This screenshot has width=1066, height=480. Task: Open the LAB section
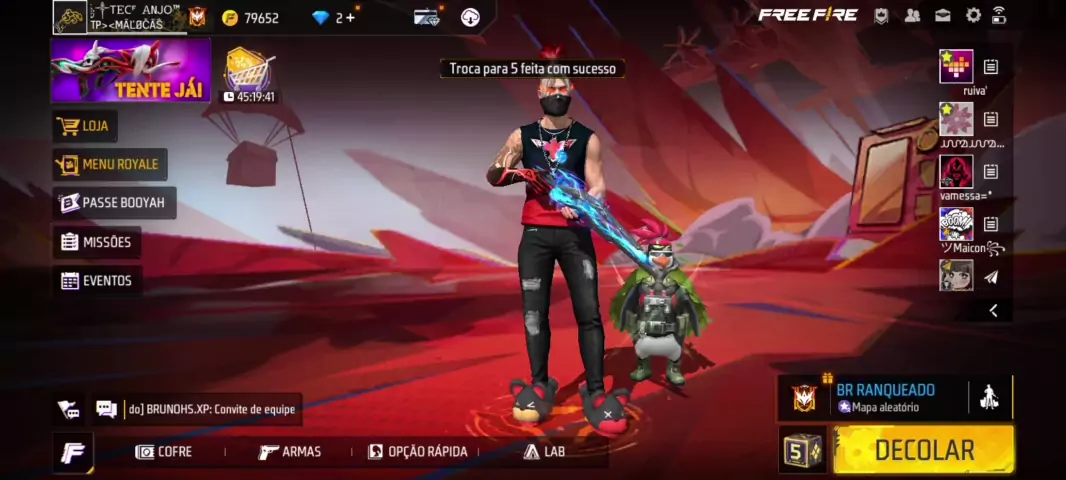click(544, 452)
